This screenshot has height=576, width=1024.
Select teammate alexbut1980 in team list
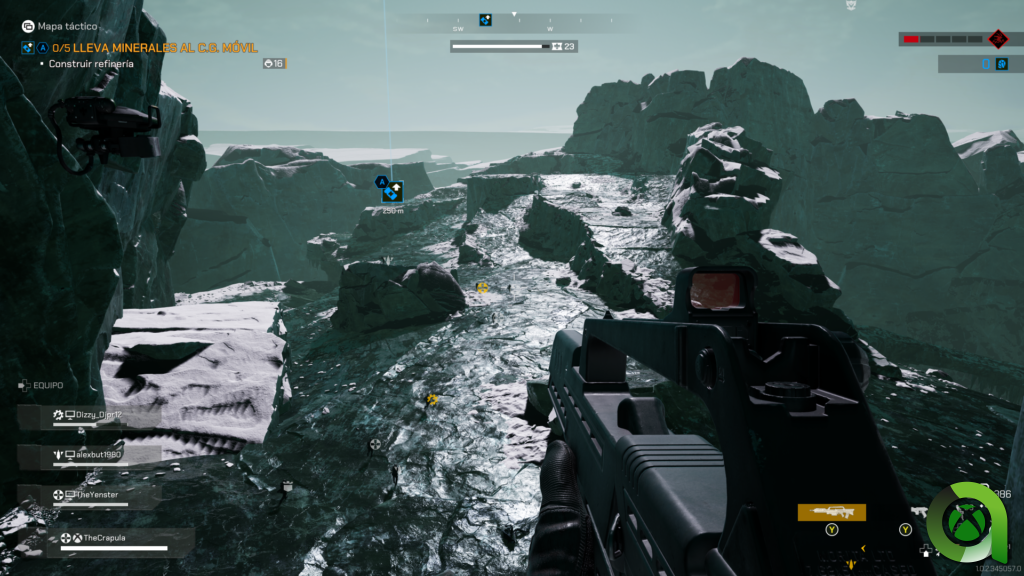(x=97, y=455)
